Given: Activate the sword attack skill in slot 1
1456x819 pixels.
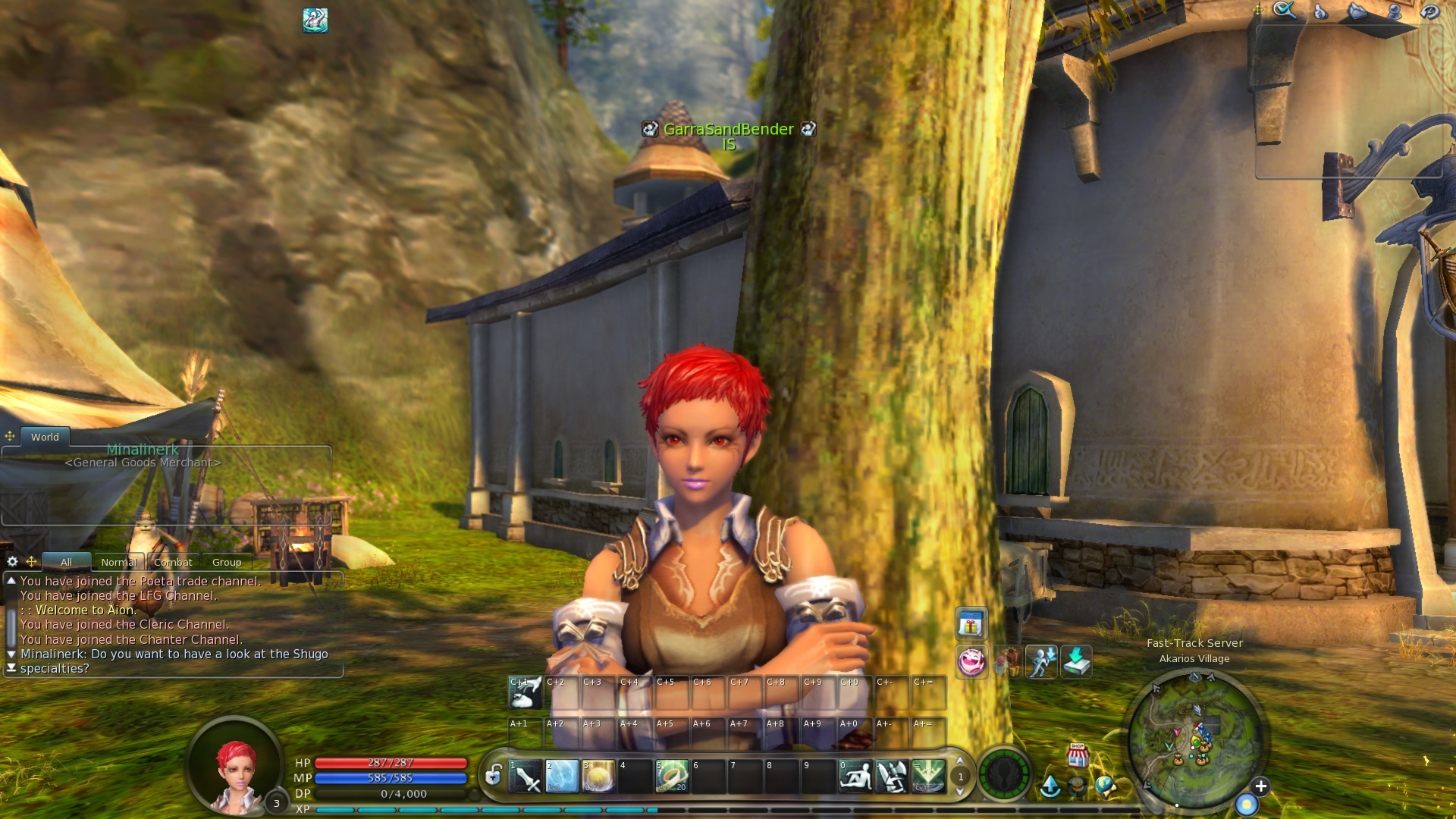Looking at the screenshot, I should click(525, 777).
